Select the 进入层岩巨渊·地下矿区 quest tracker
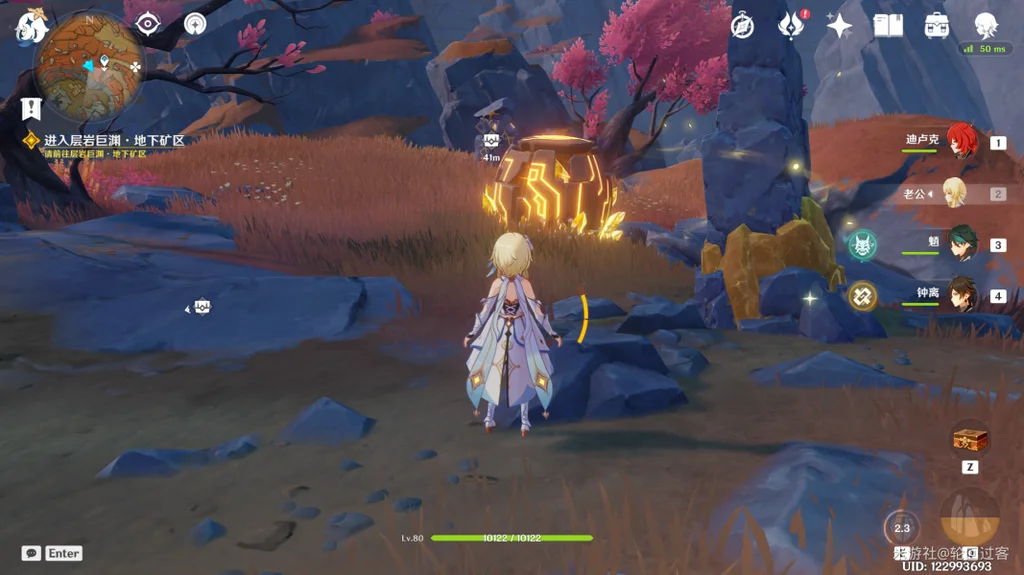Screen dimensions: 1024x575 (x=114, y=141)
